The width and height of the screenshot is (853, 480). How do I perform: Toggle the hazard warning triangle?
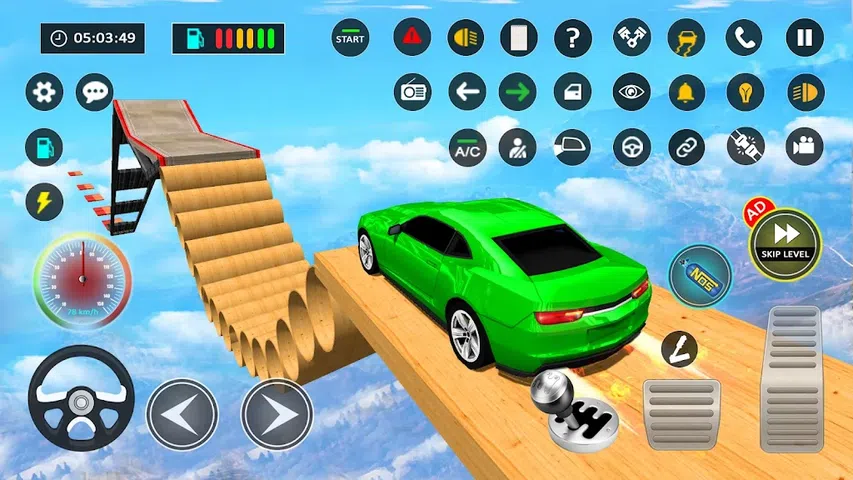tap(412, 38)
